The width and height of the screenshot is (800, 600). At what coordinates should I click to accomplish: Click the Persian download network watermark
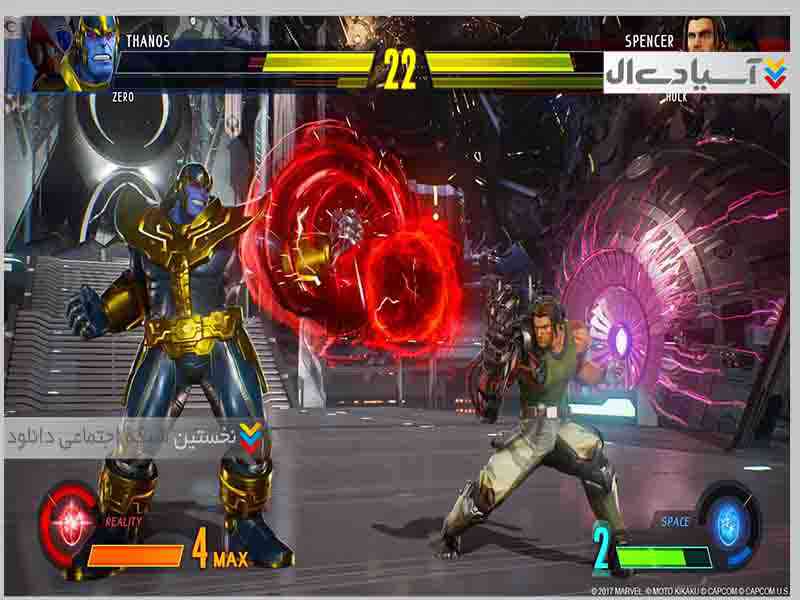[x=137, y=437]
